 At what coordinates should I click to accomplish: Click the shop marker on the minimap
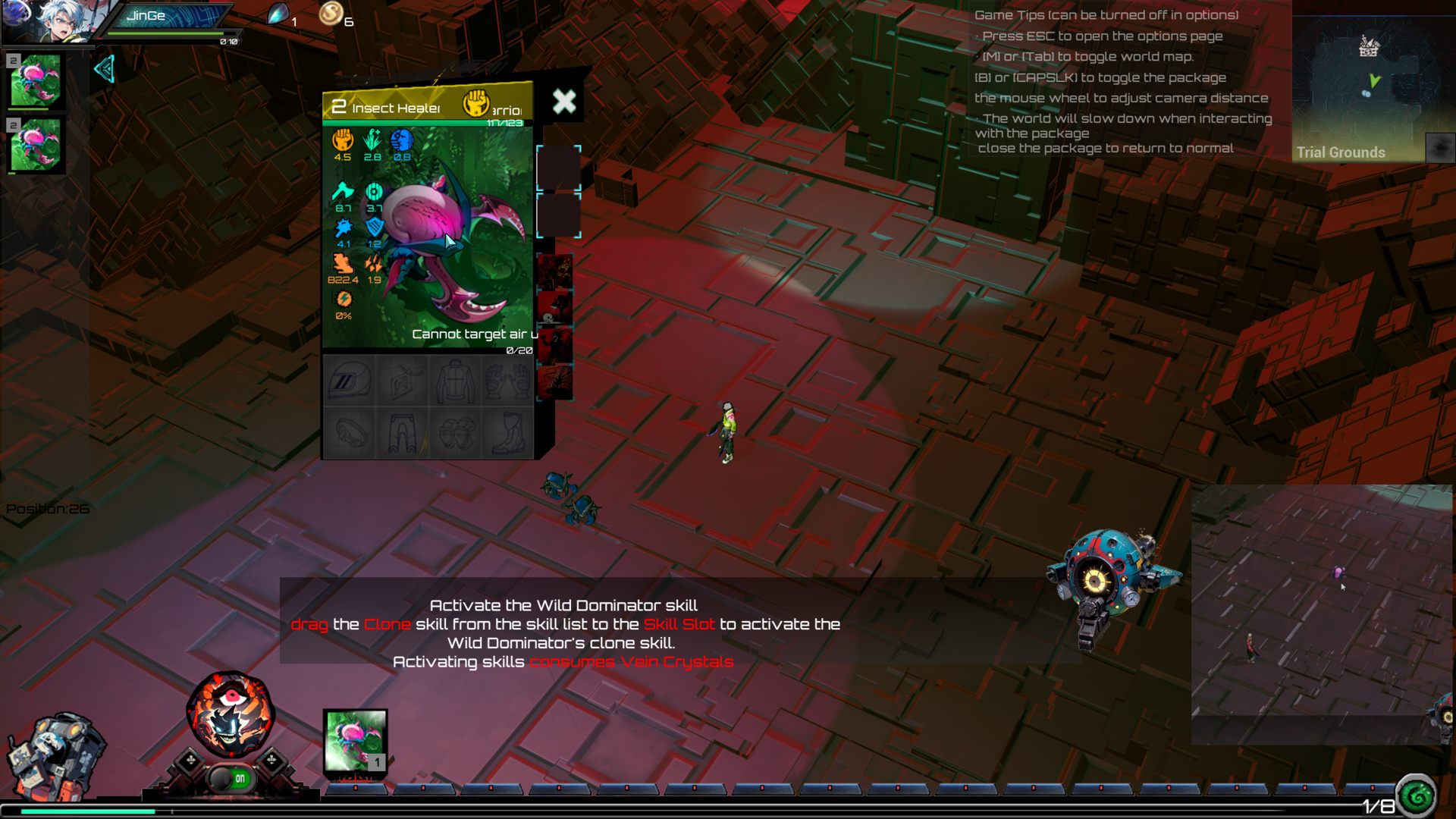[1368, 47]
